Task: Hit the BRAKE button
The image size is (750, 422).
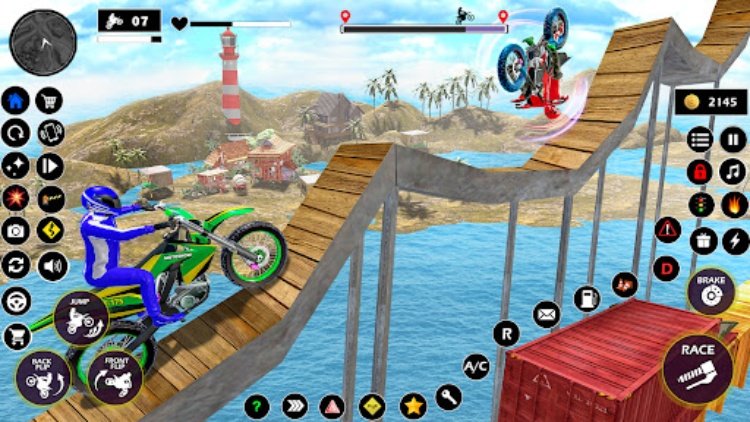Action: point(711,291)
